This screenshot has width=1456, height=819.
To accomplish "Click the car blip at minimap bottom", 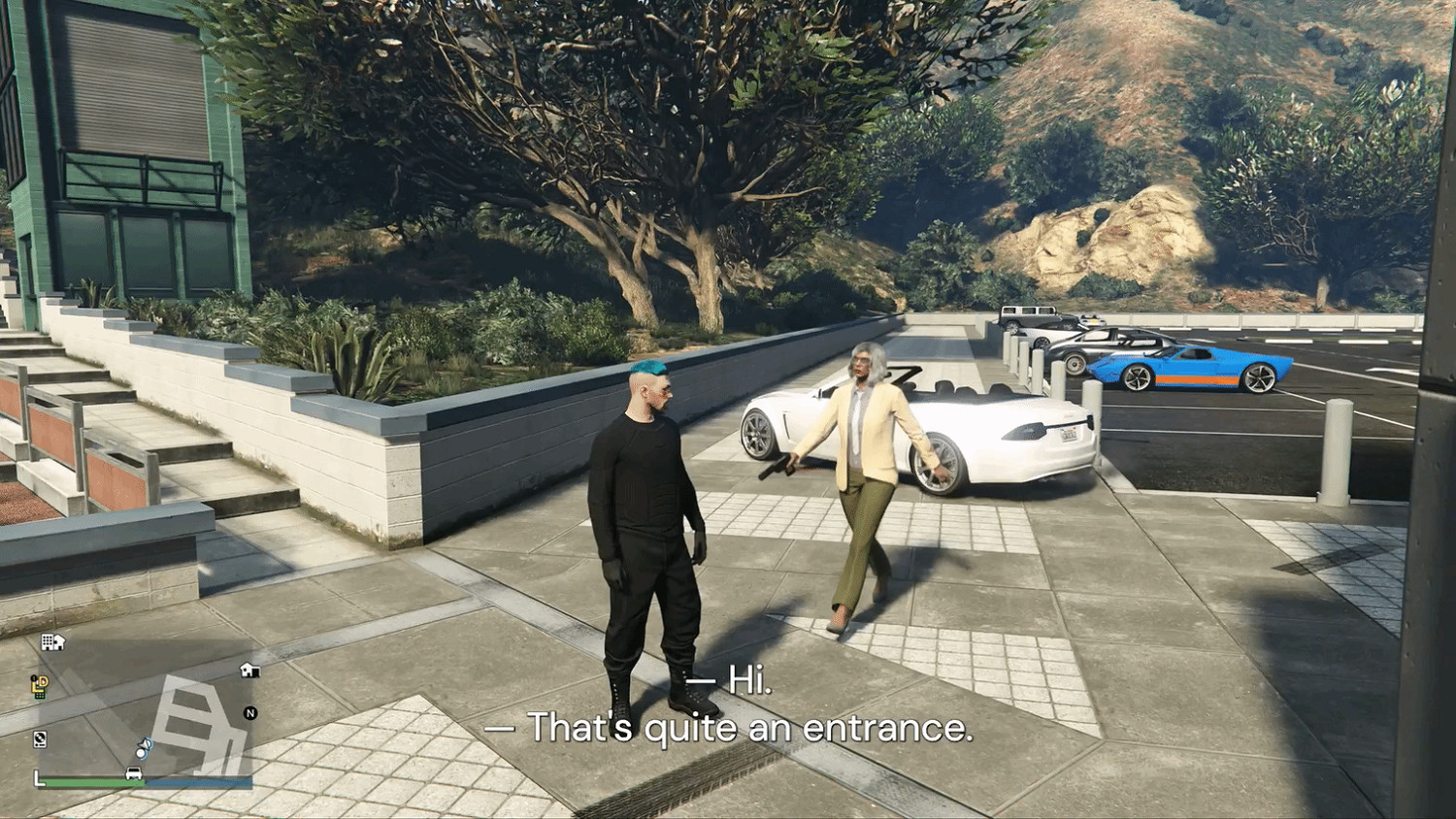I will coord(133,772).
